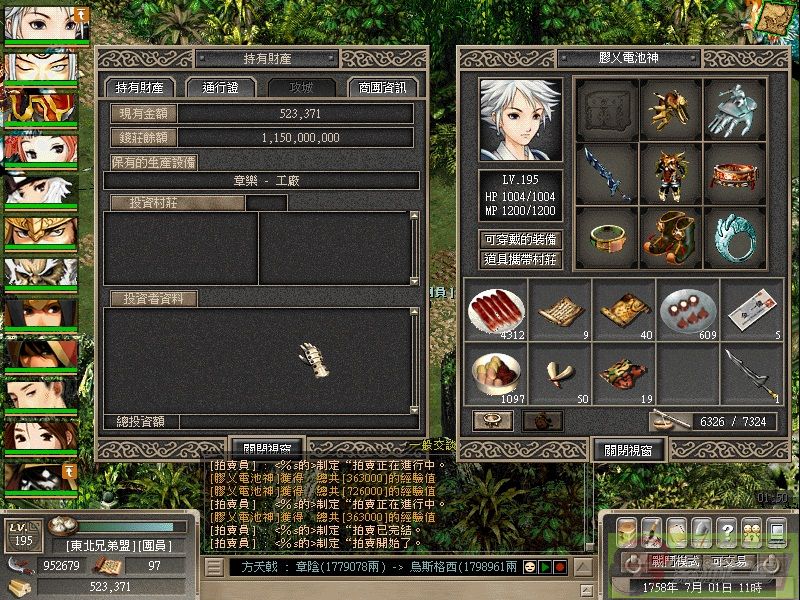Screen dimensions: 800x600
Task: Close the property window with 關閉視窗
Action: tap(266, 449)
